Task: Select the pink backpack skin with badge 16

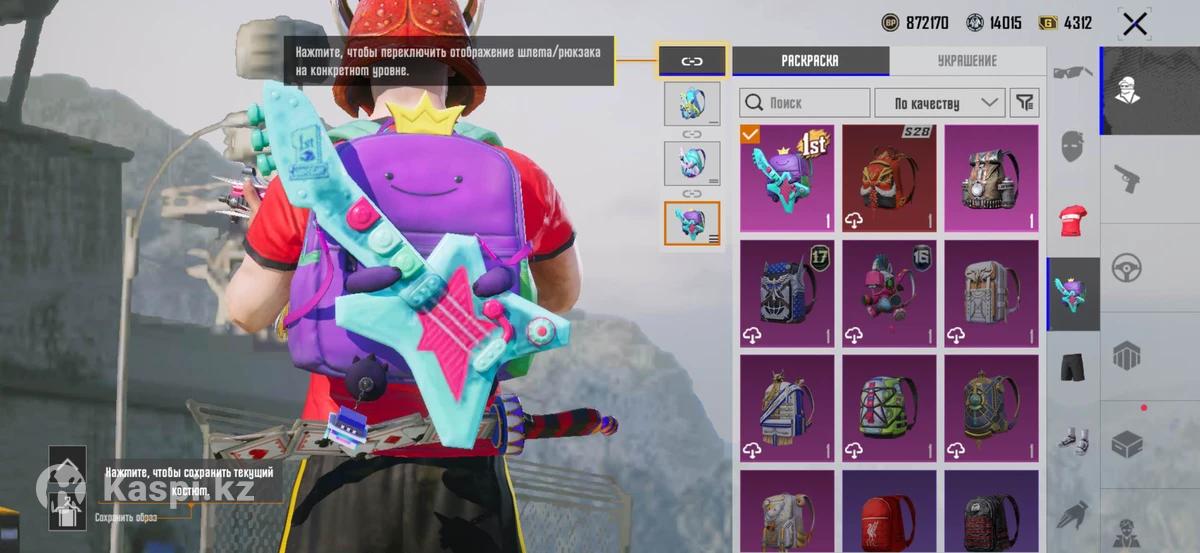Action: [889, 293]
